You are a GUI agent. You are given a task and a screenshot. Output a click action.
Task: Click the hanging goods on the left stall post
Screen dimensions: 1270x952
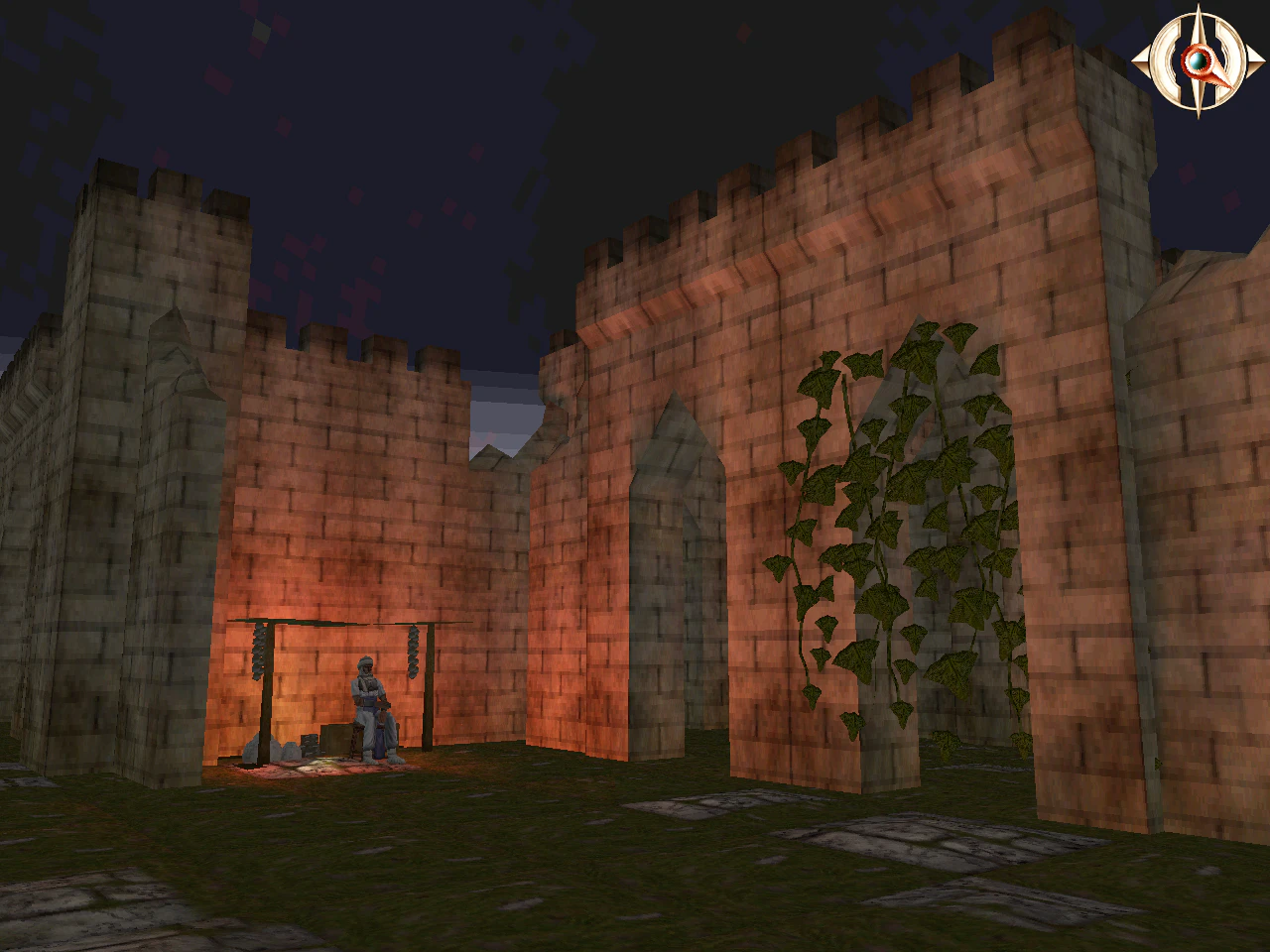tap(257, 652)
